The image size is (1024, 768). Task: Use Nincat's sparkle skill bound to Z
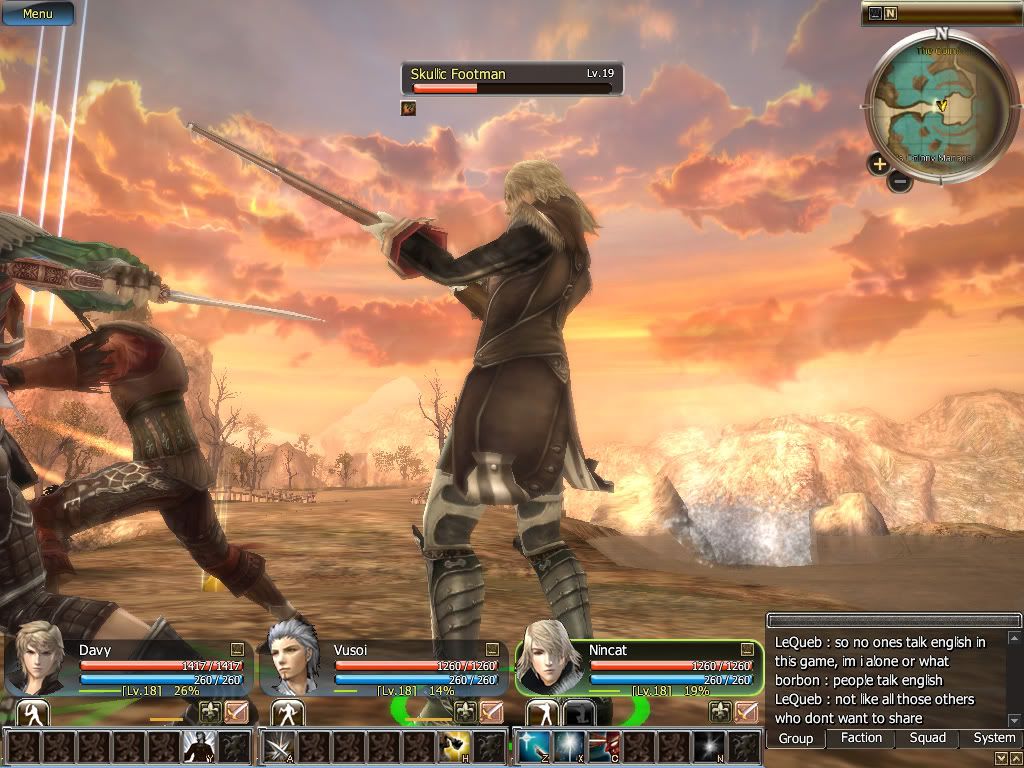[533, 747]
